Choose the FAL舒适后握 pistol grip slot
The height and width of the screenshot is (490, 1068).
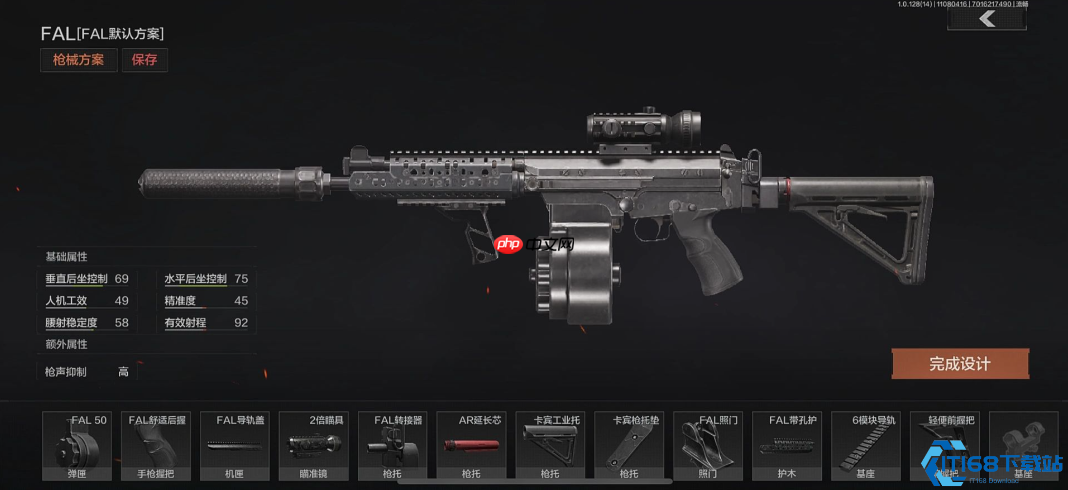(x=156, y=446)
